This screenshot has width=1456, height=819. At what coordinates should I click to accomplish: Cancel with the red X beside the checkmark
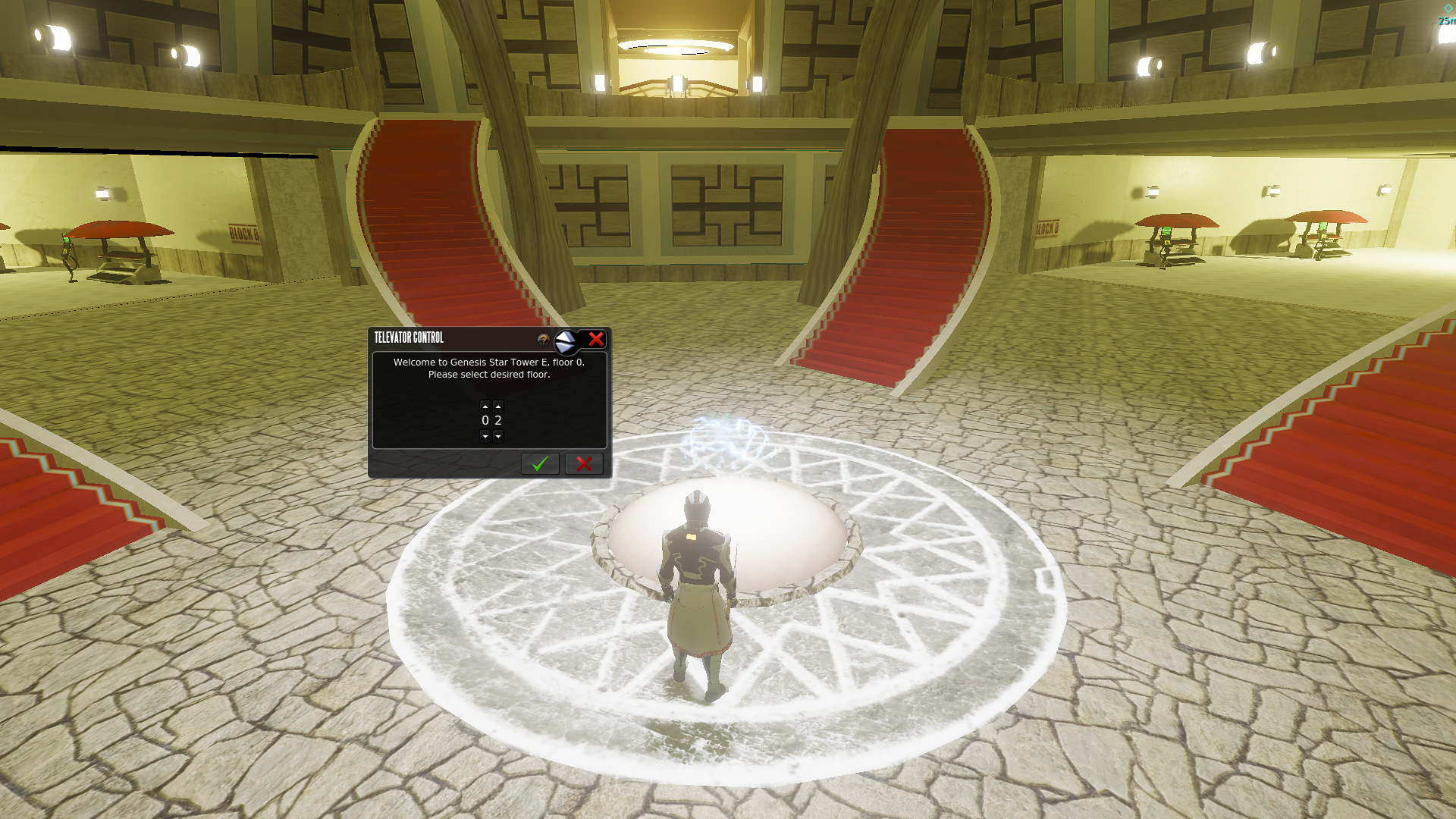pyautogui.click(x=584, y=464)
